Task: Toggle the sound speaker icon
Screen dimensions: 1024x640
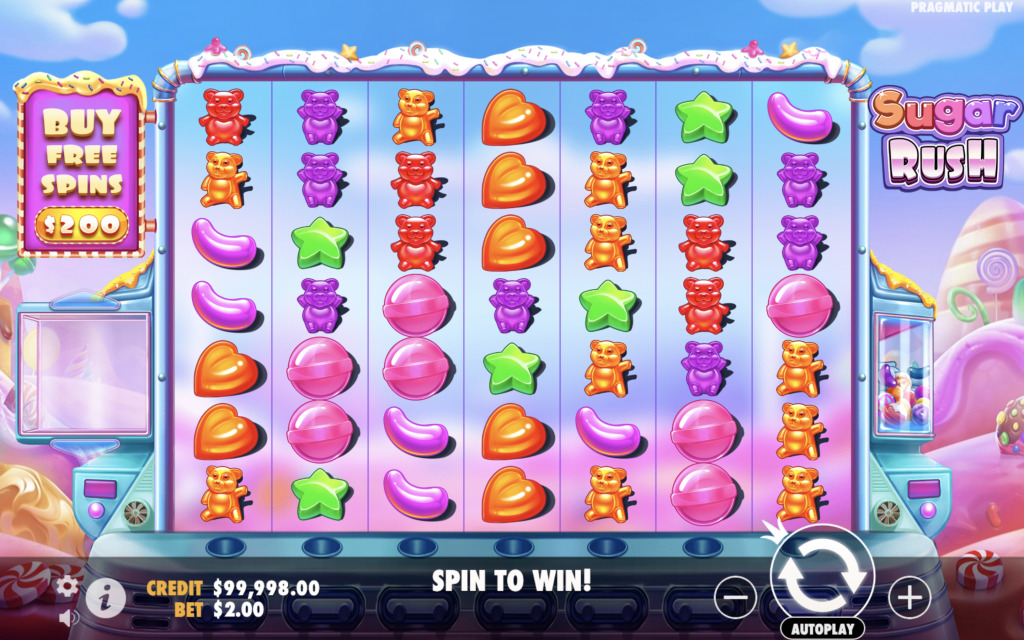Action: 68,617
